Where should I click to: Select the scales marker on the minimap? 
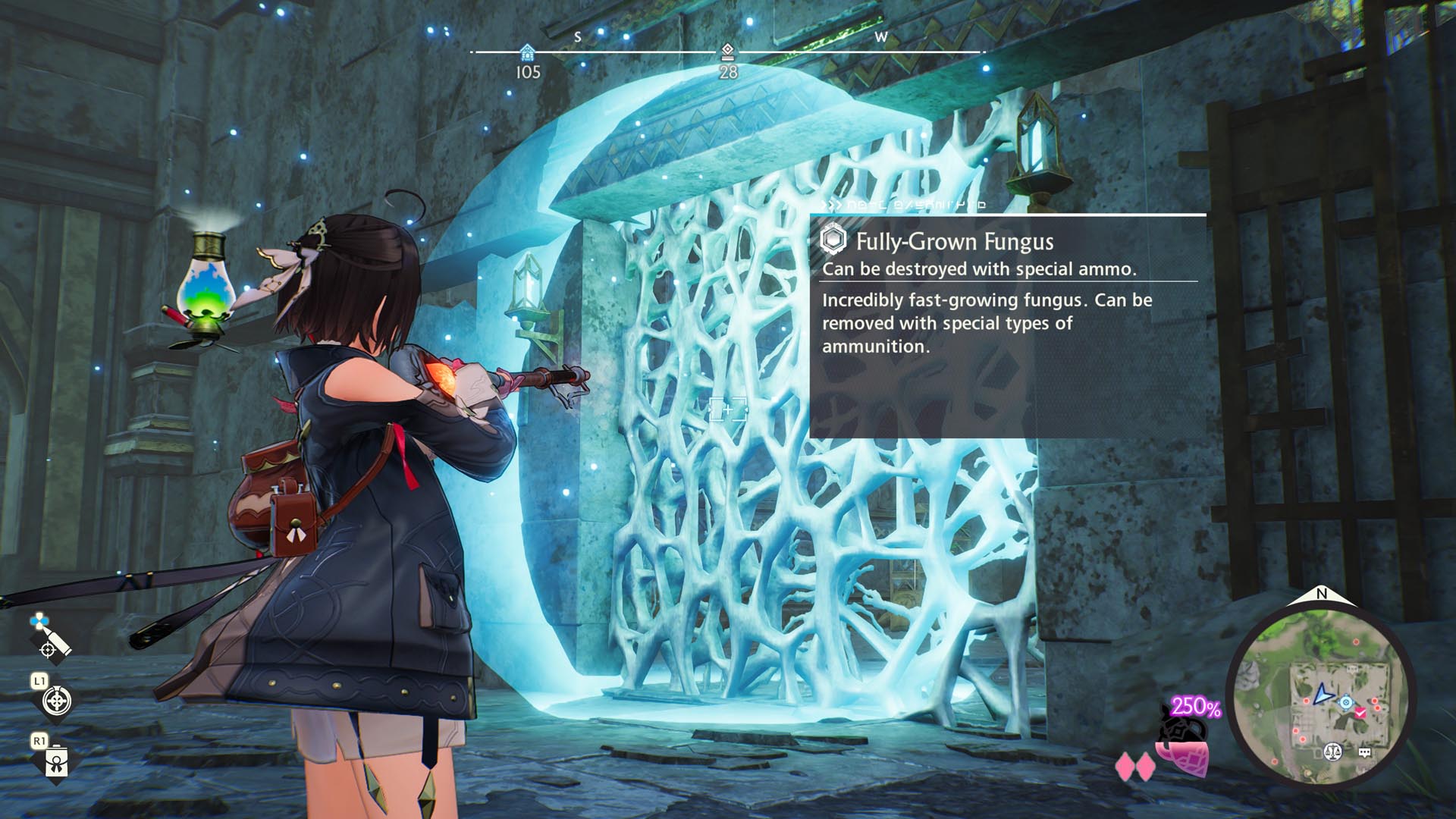point(1332,752)
